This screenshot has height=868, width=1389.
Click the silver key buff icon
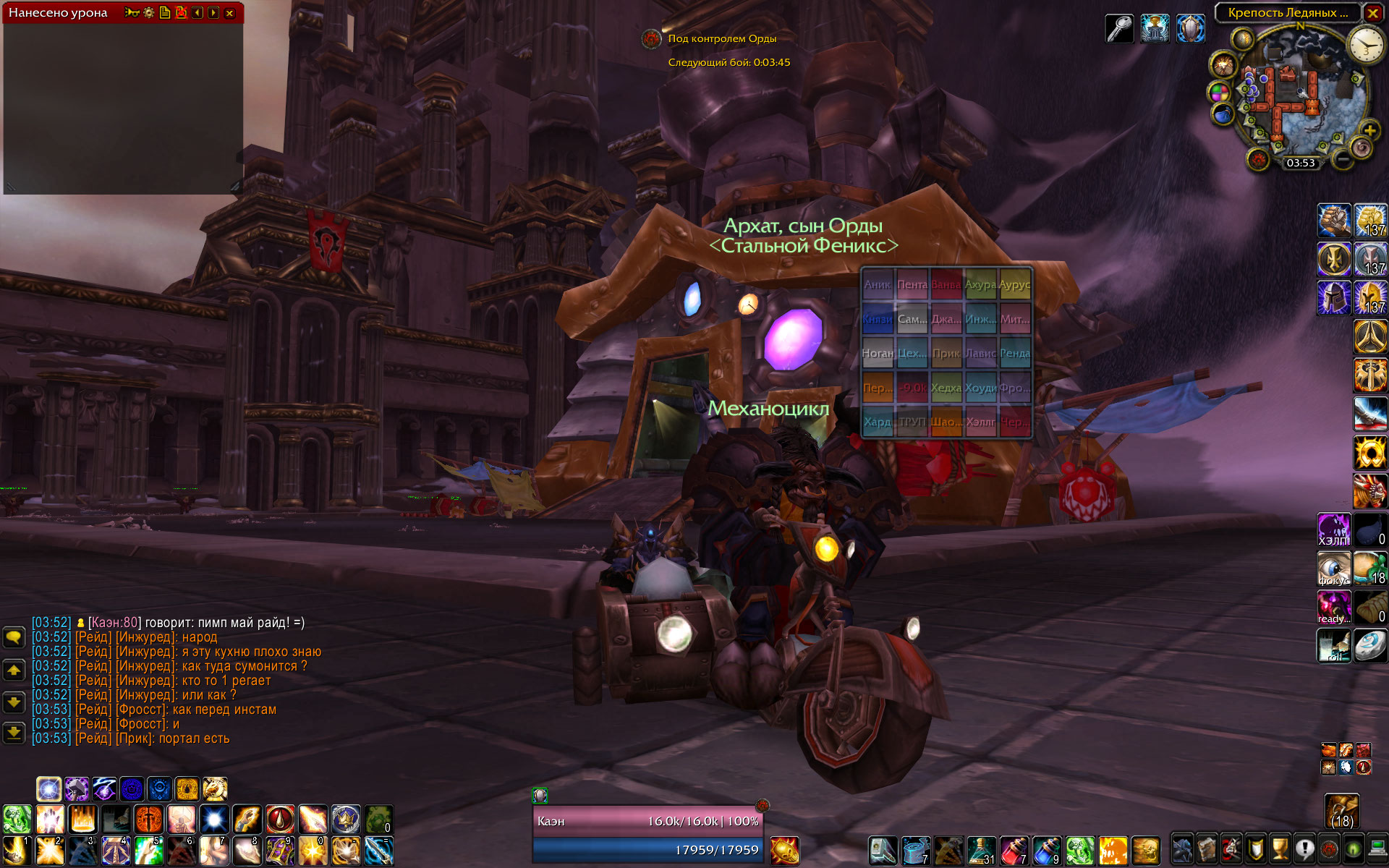1119,29
